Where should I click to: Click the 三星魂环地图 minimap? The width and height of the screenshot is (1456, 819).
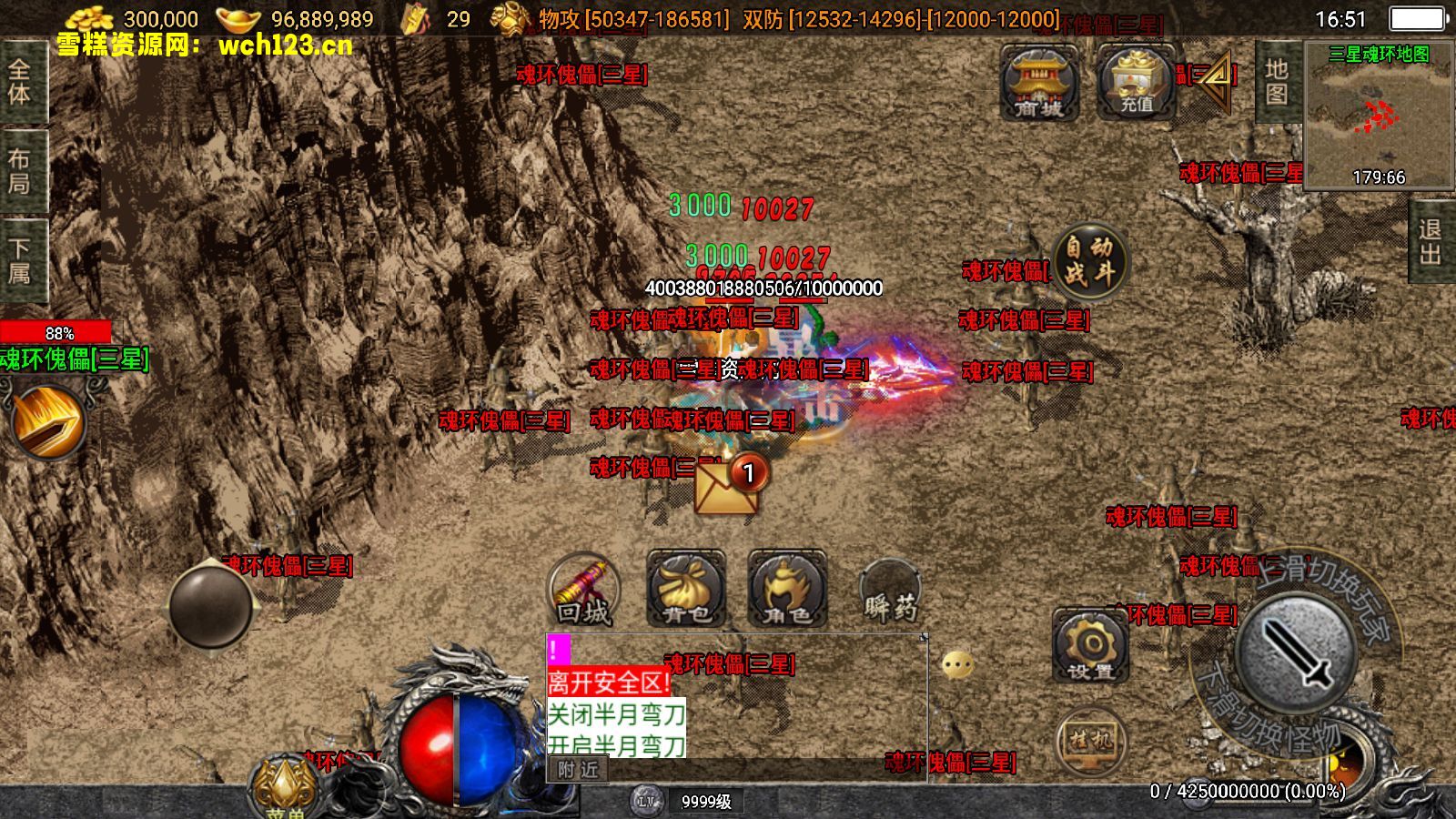coord(1378,115)
